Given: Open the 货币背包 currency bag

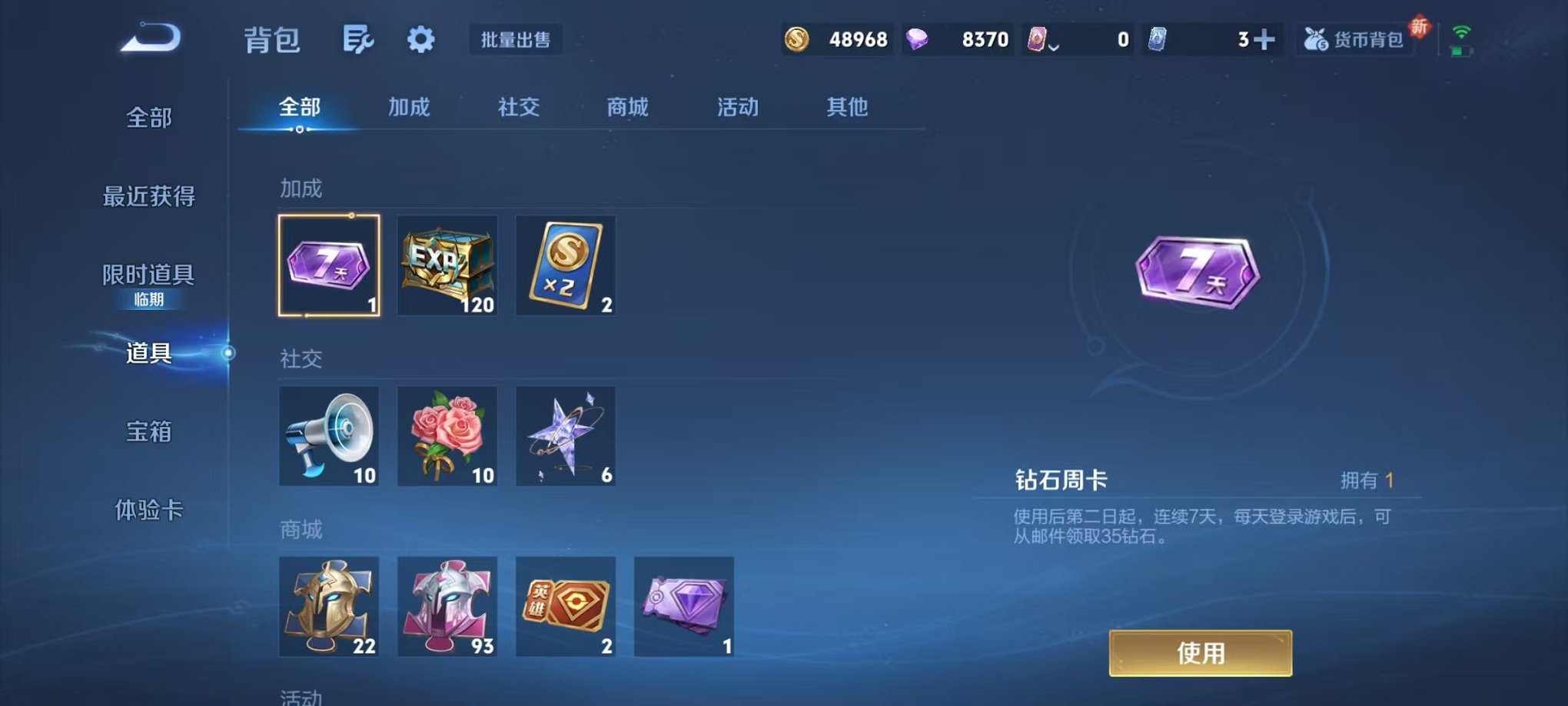Looking at the screenshot, I should pyautogui.click(x=1356, y=38).
